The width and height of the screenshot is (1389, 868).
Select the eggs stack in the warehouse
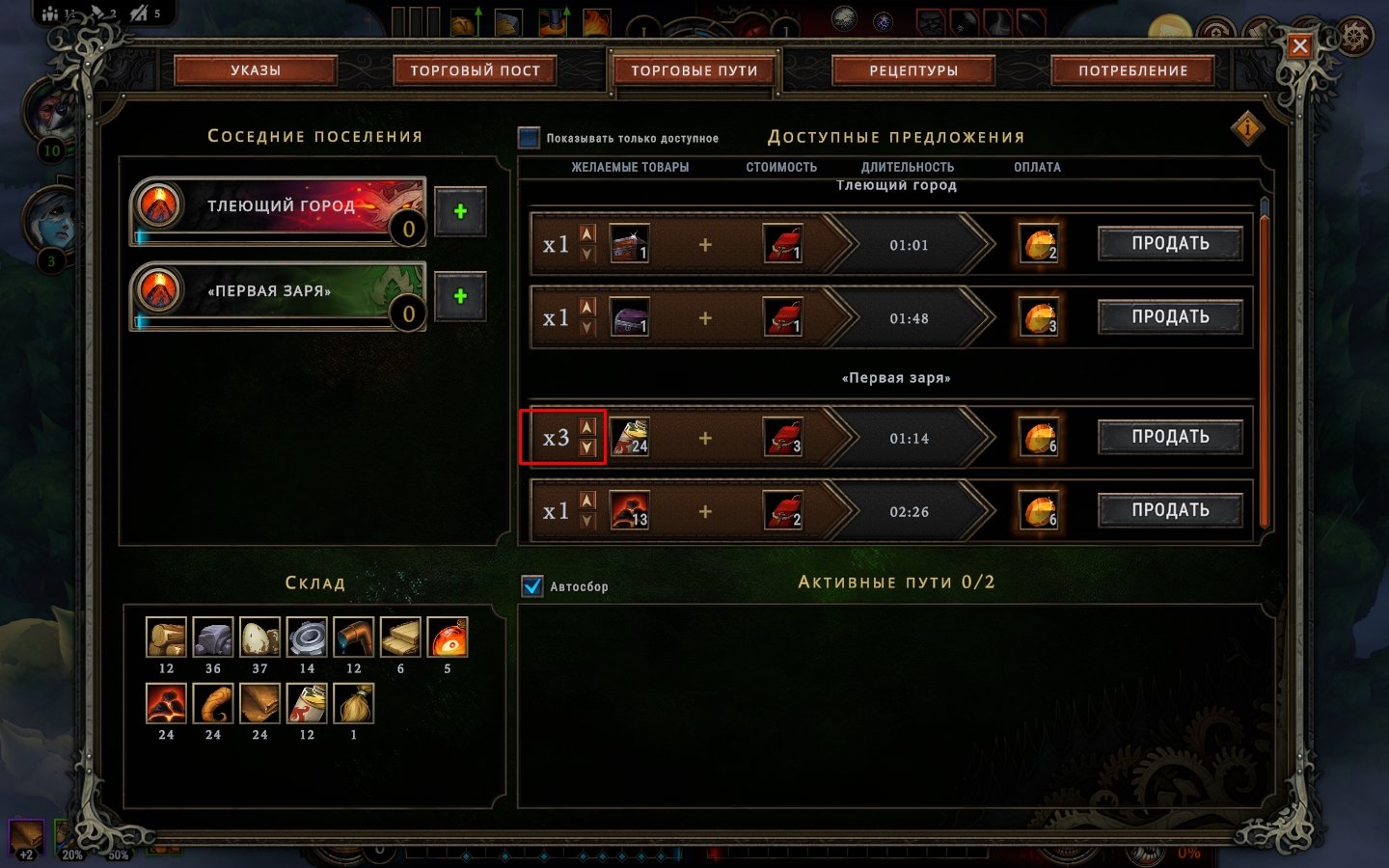click(259, 637)
